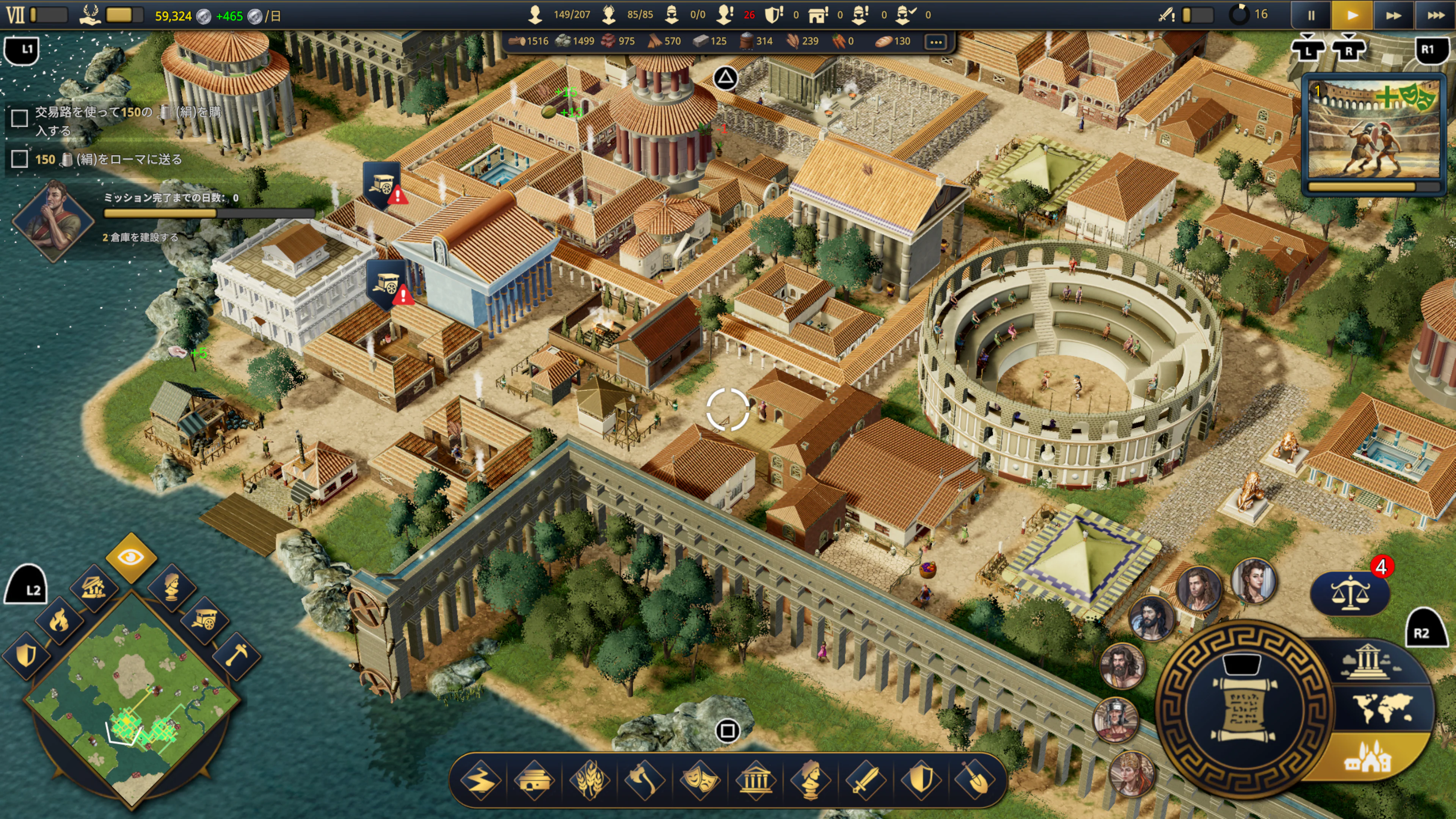1456x819 pixels.
Task: Show the cart logistics overlay
Action: [x=204, y=620]
